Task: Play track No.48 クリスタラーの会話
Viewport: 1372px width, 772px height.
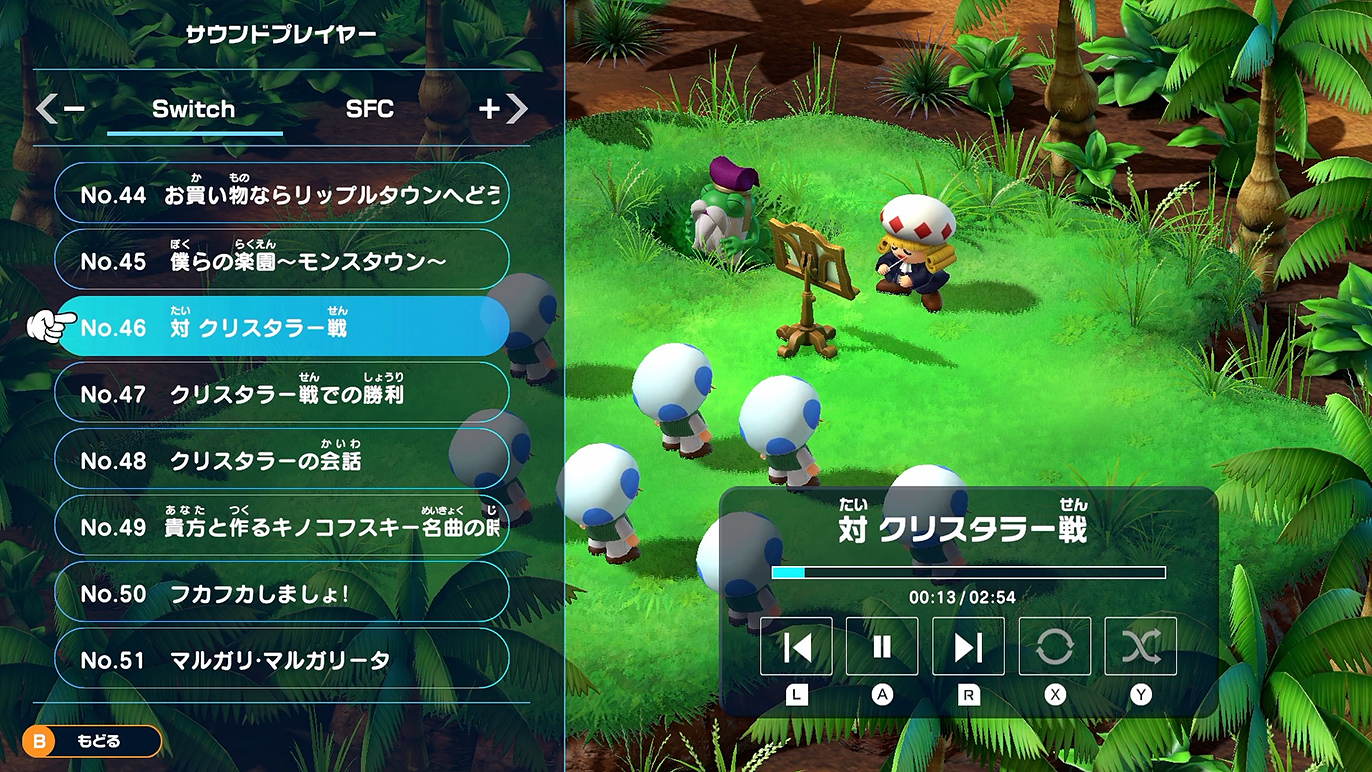Action: point(282,460)
